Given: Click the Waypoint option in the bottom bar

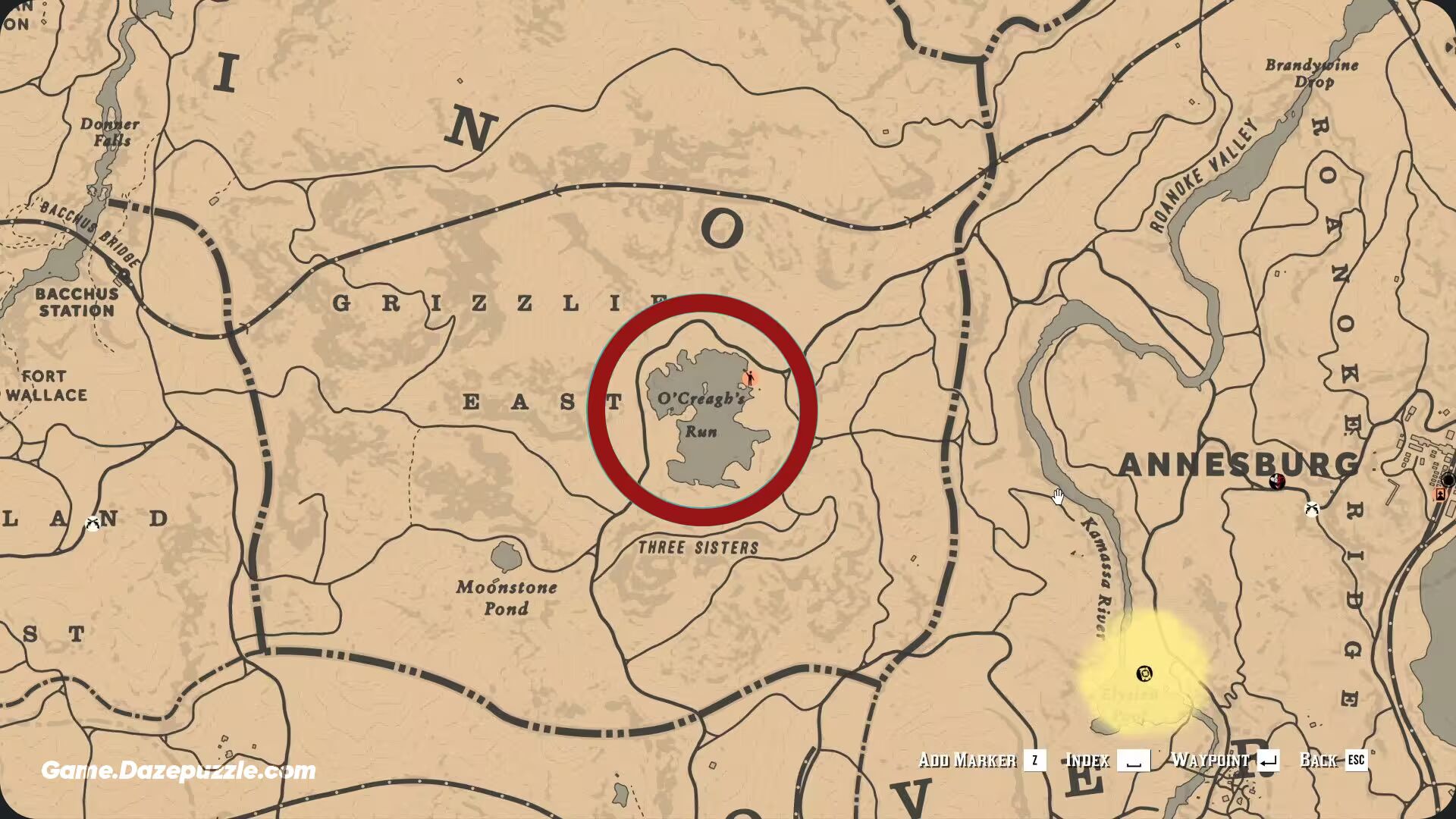Looking at the screenshot, I should coord(1210,759).
